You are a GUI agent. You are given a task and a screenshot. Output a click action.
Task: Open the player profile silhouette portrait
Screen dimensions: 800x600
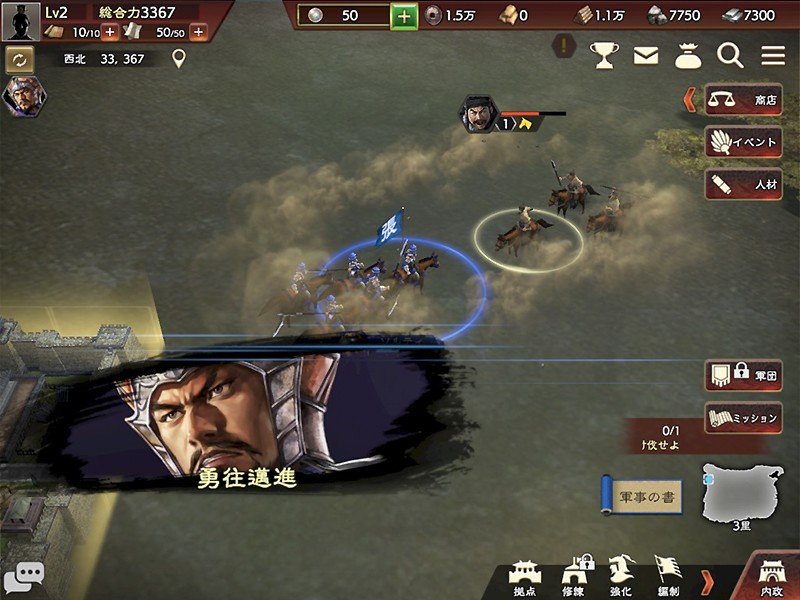20,21
